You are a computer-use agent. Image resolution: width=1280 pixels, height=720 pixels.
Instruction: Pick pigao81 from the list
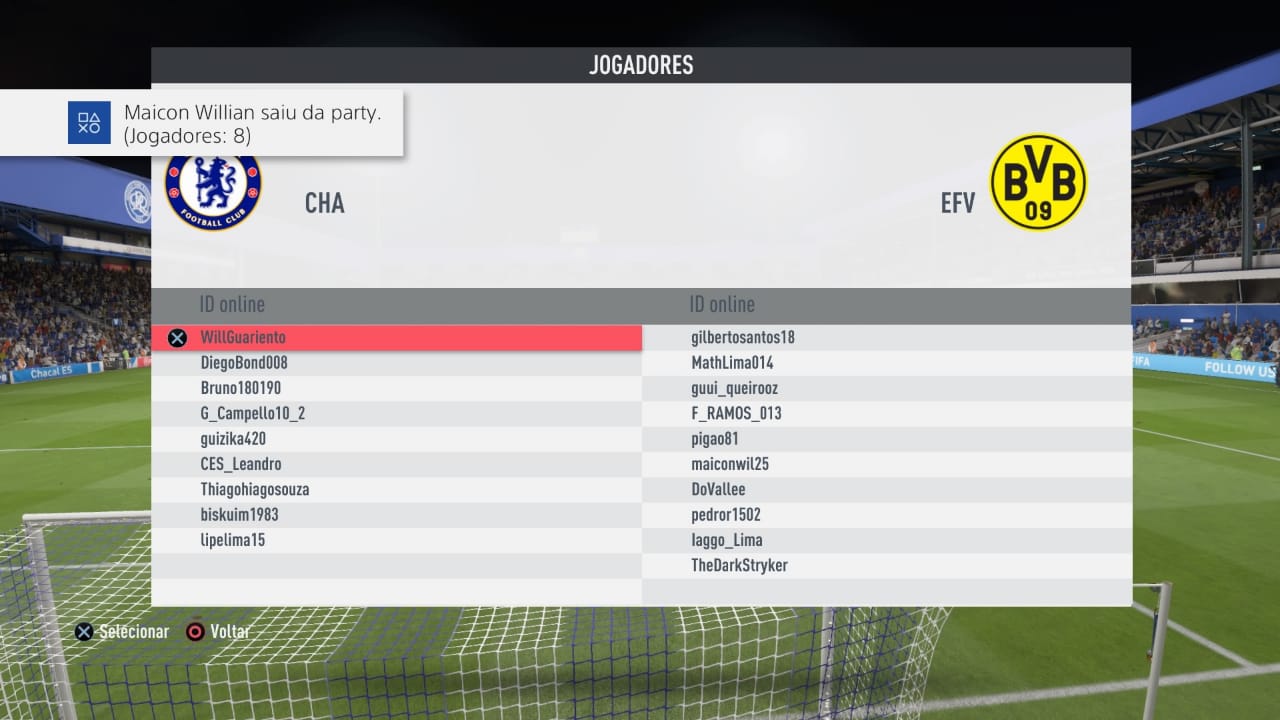714,439
